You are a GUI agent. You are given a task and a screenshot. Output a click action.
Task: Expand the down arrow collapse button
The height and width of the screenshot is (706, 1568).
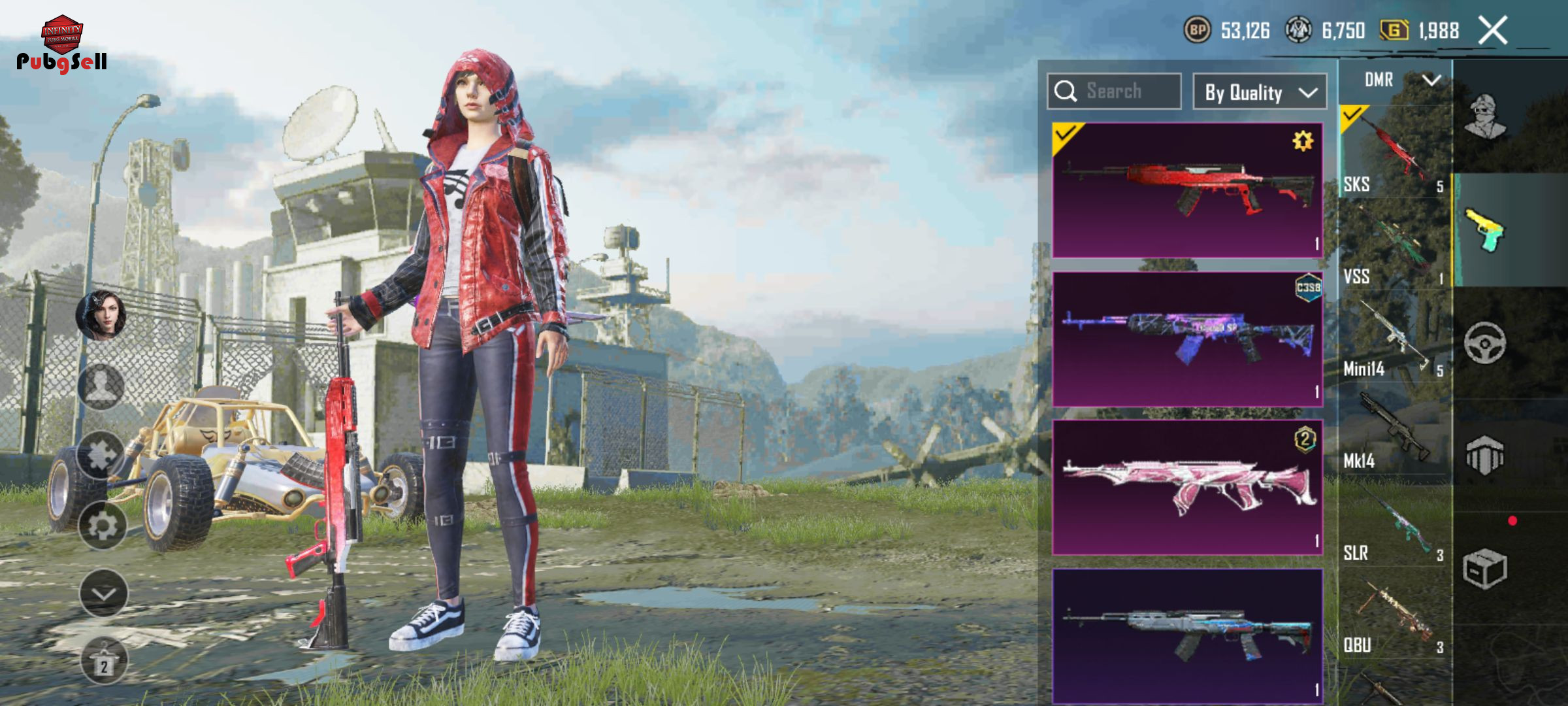click(x=103, y=593)
